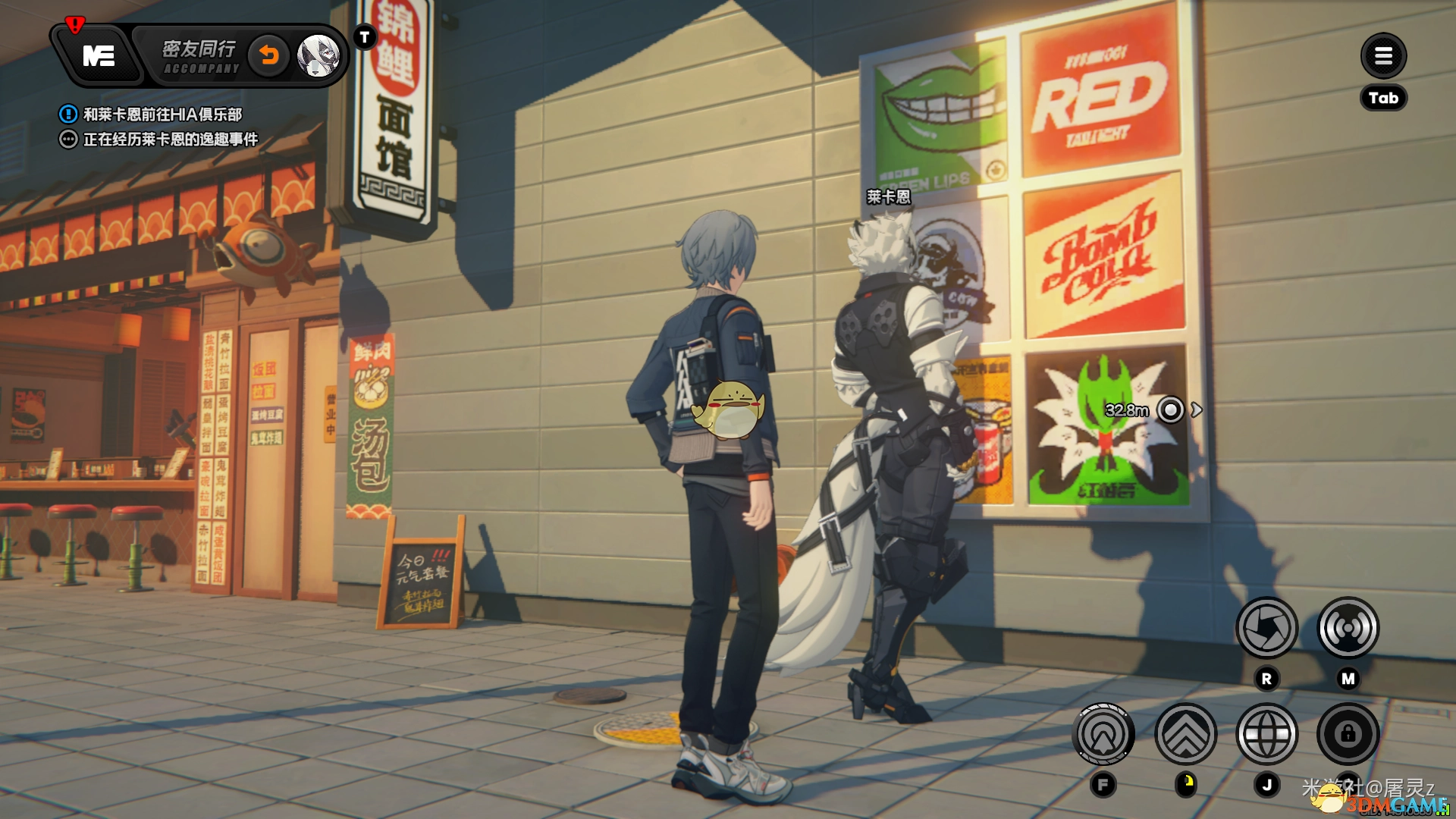Open the globe map icon
This screenshot has height=819, width=1456.
[x=1266, y=734]
